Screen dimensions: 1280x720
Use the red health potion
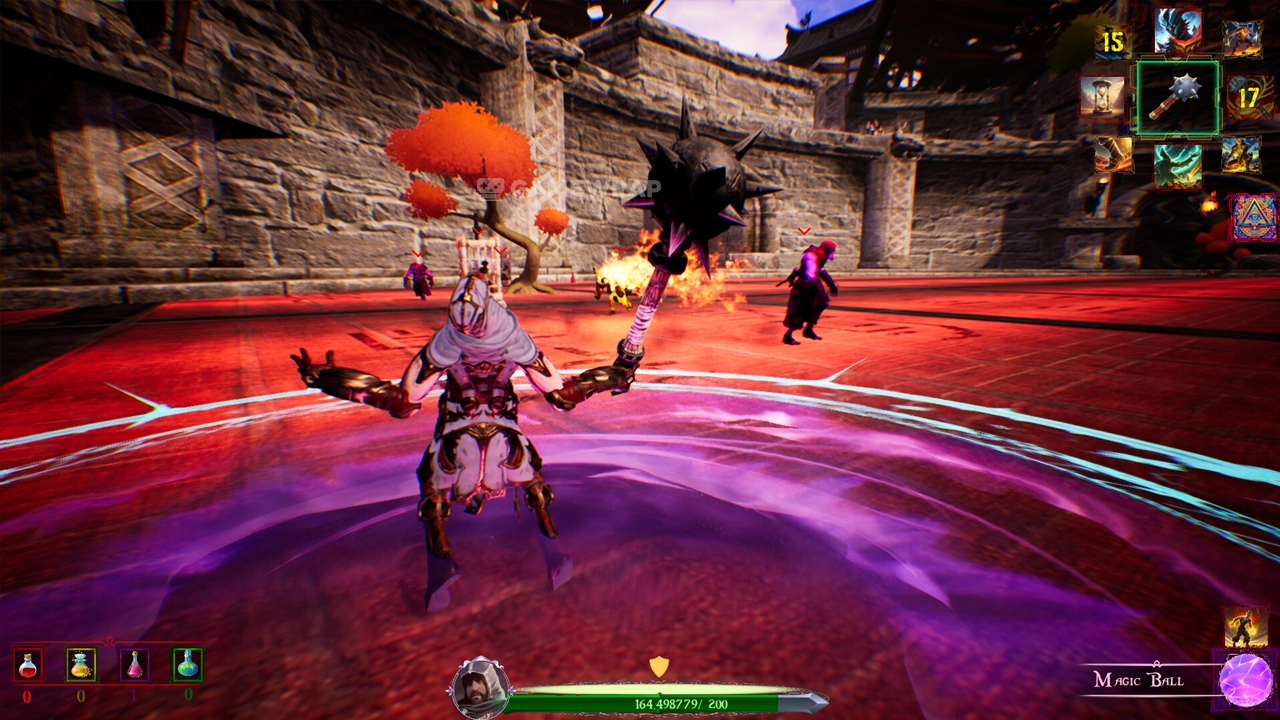28,664
